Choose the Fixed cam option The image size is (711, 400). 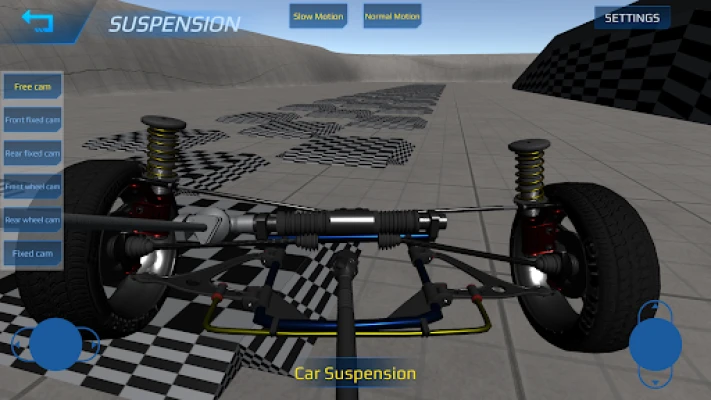click(x=33, y=254)
